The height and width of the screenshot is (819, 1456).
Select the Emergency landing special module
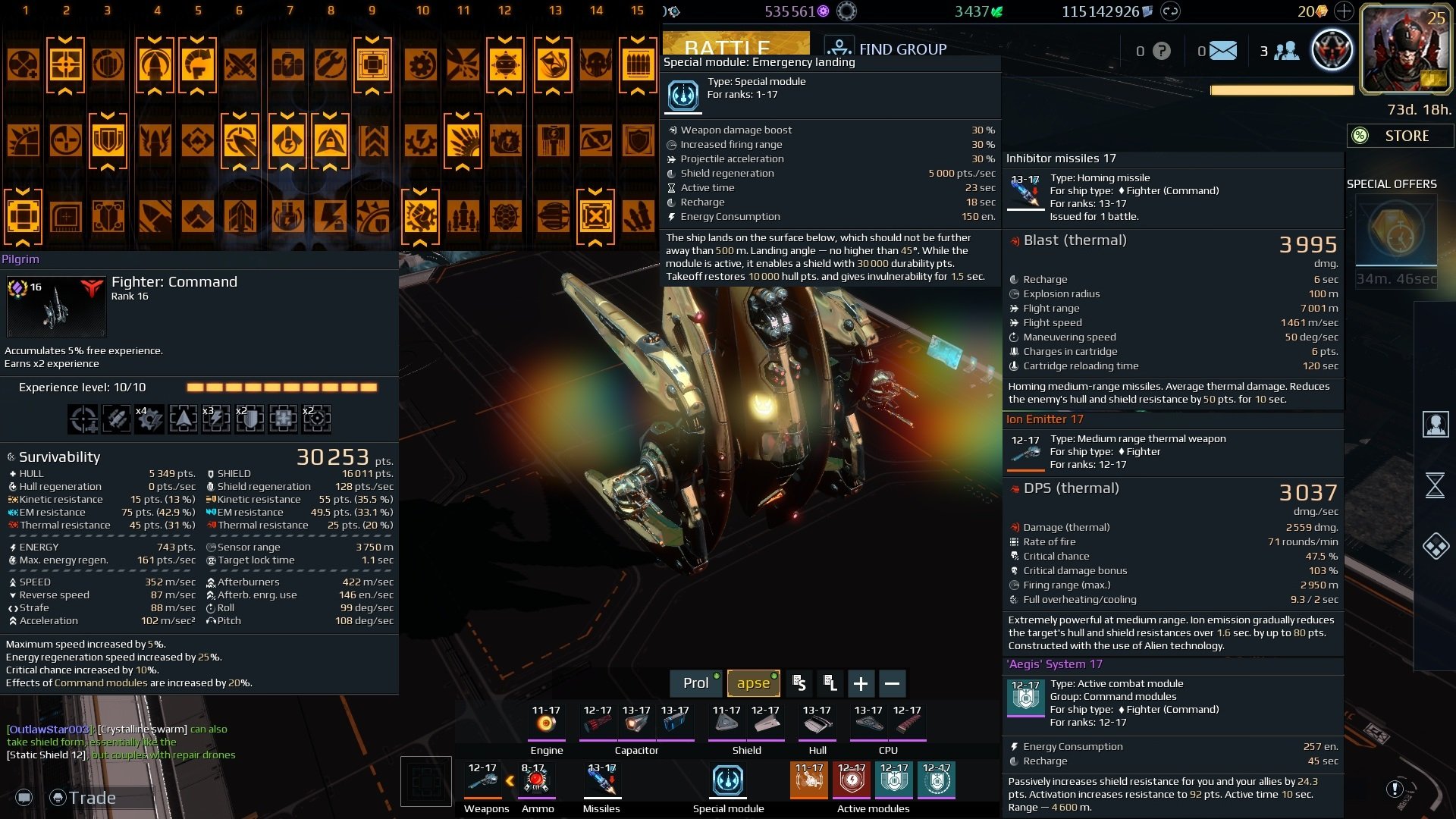(x=728, y=780)
